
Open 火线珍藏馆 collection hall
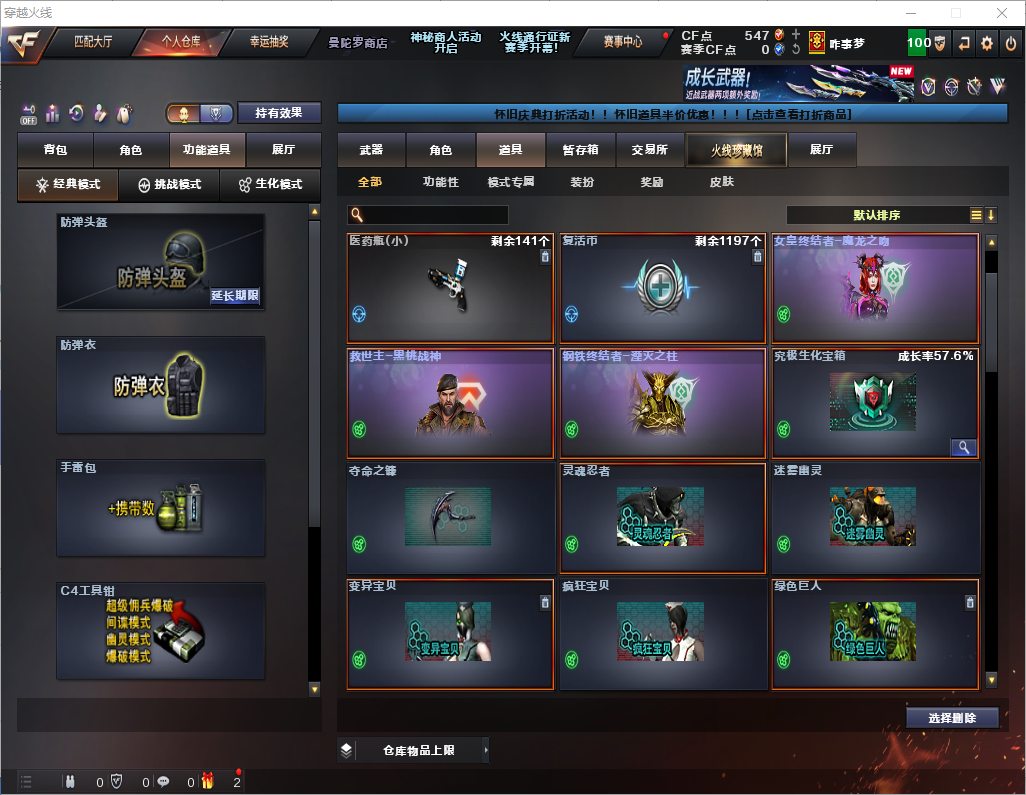click(x=736, y=150)
